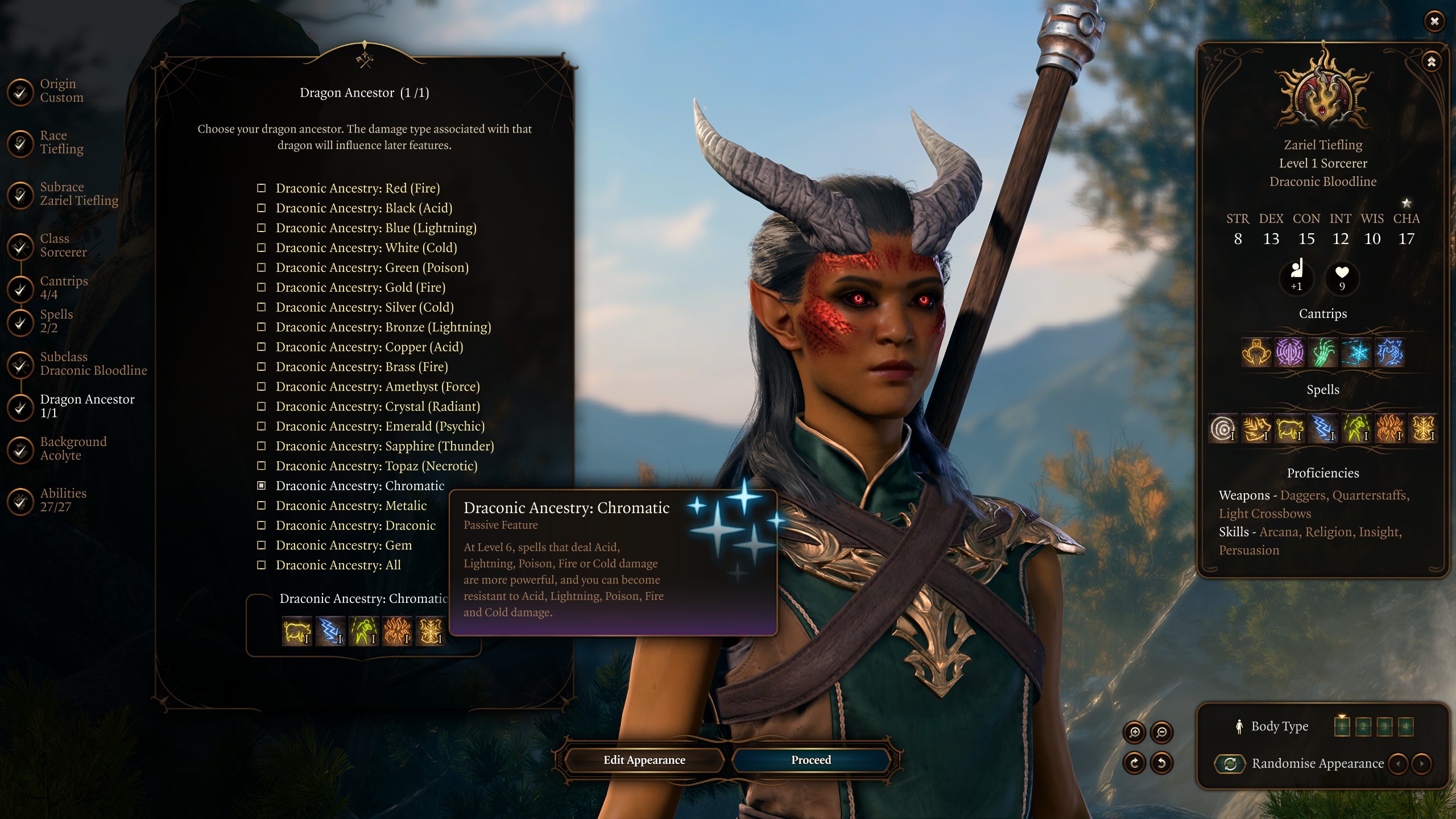Select body type 3
Screen dimensions: 1456x819
[1384, 726]
